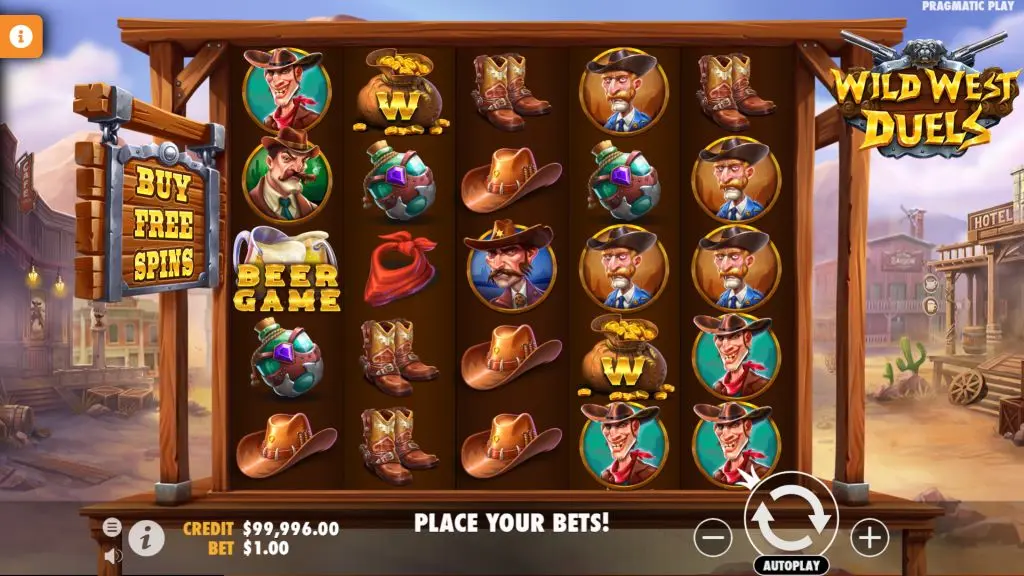Screen dimensions: 1024x576
Task: Open the Autoplay options
Action: click(791, 565)
